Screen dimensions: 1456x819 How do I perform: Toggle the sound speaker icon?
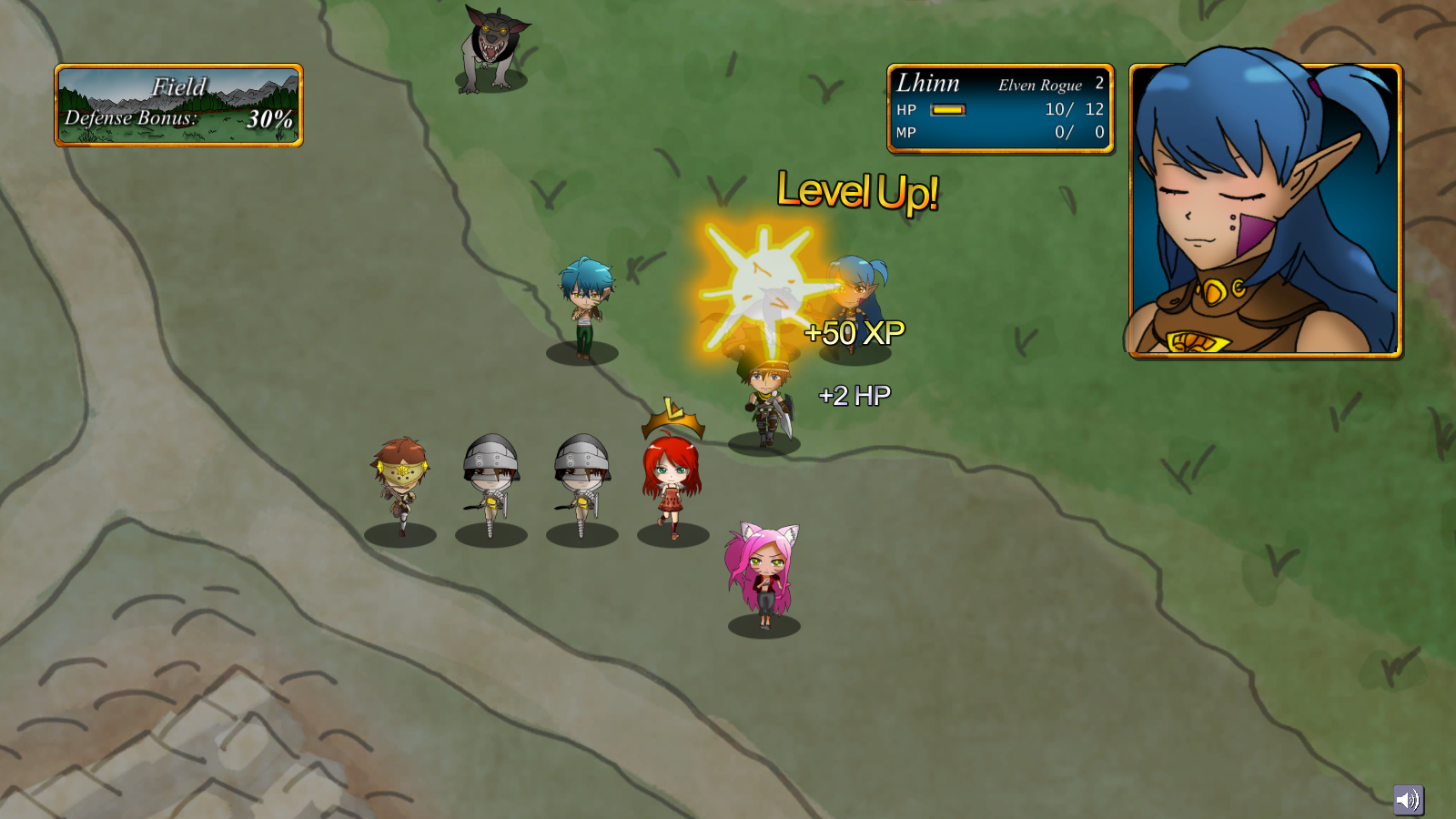(1408, 800)
